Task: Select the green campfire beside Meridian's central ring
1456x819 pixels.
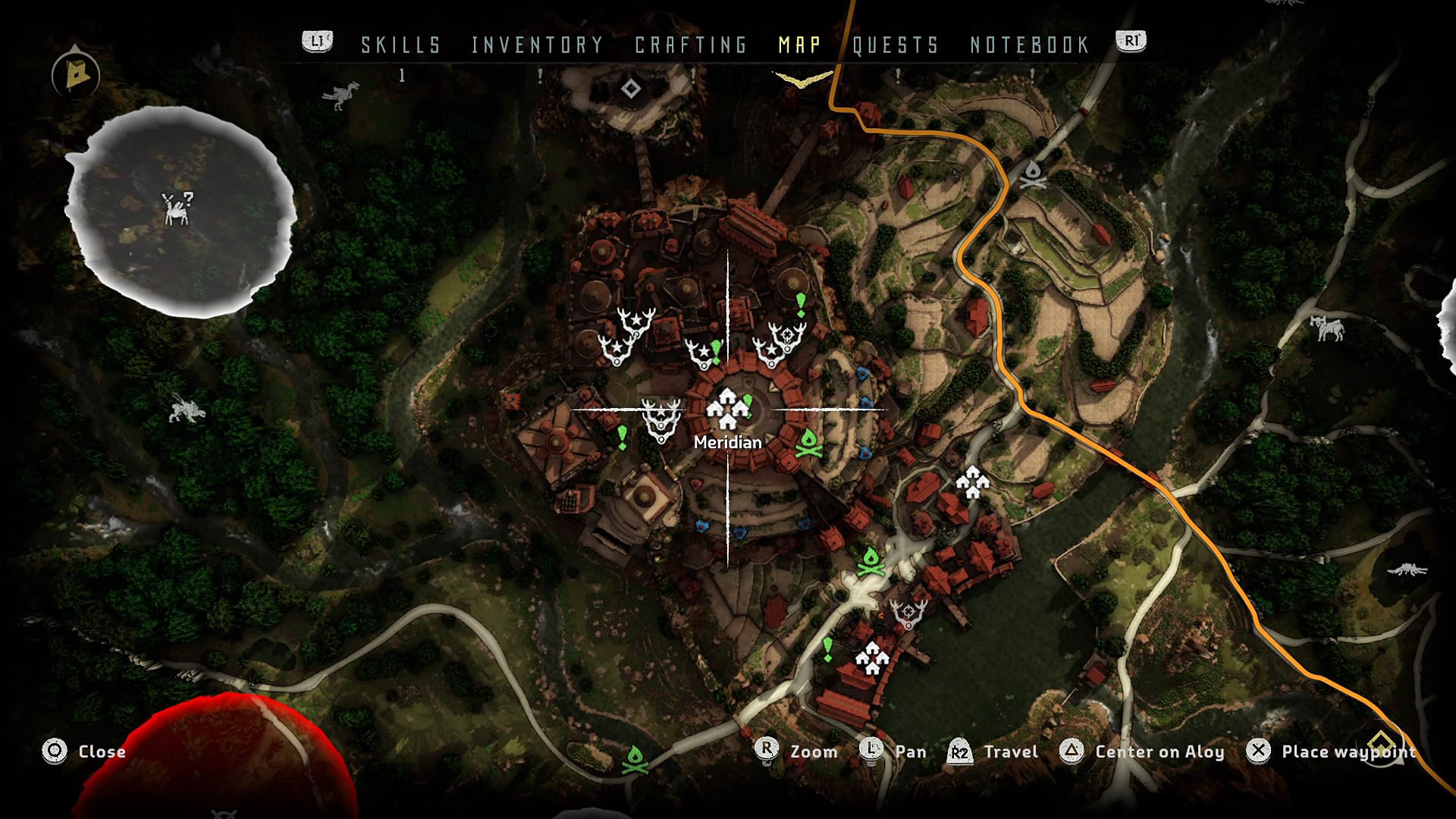Action: 809,444
